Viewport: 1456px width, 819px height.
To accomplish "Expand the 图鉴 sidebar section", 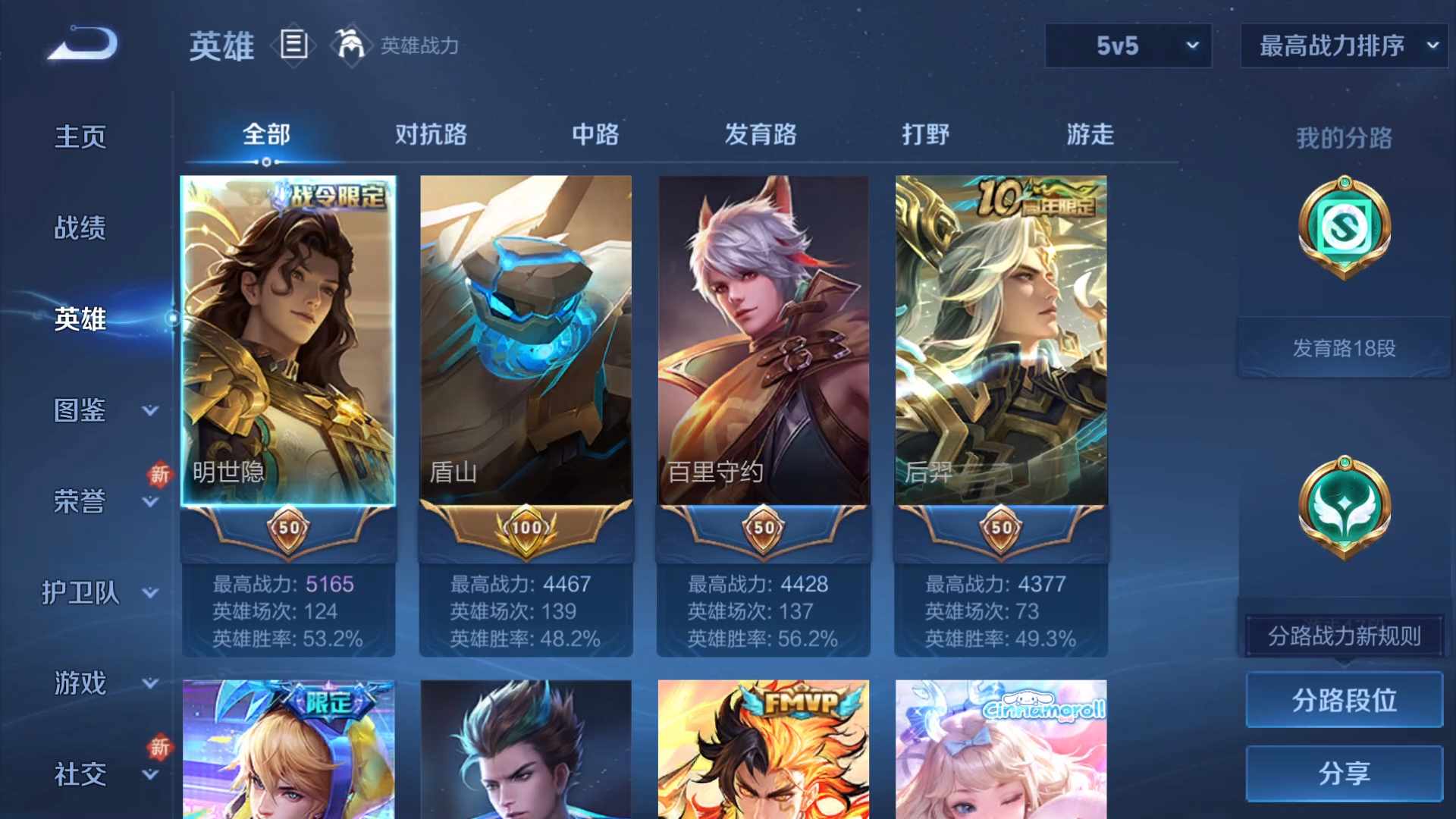I will click(x=80, y=410).
